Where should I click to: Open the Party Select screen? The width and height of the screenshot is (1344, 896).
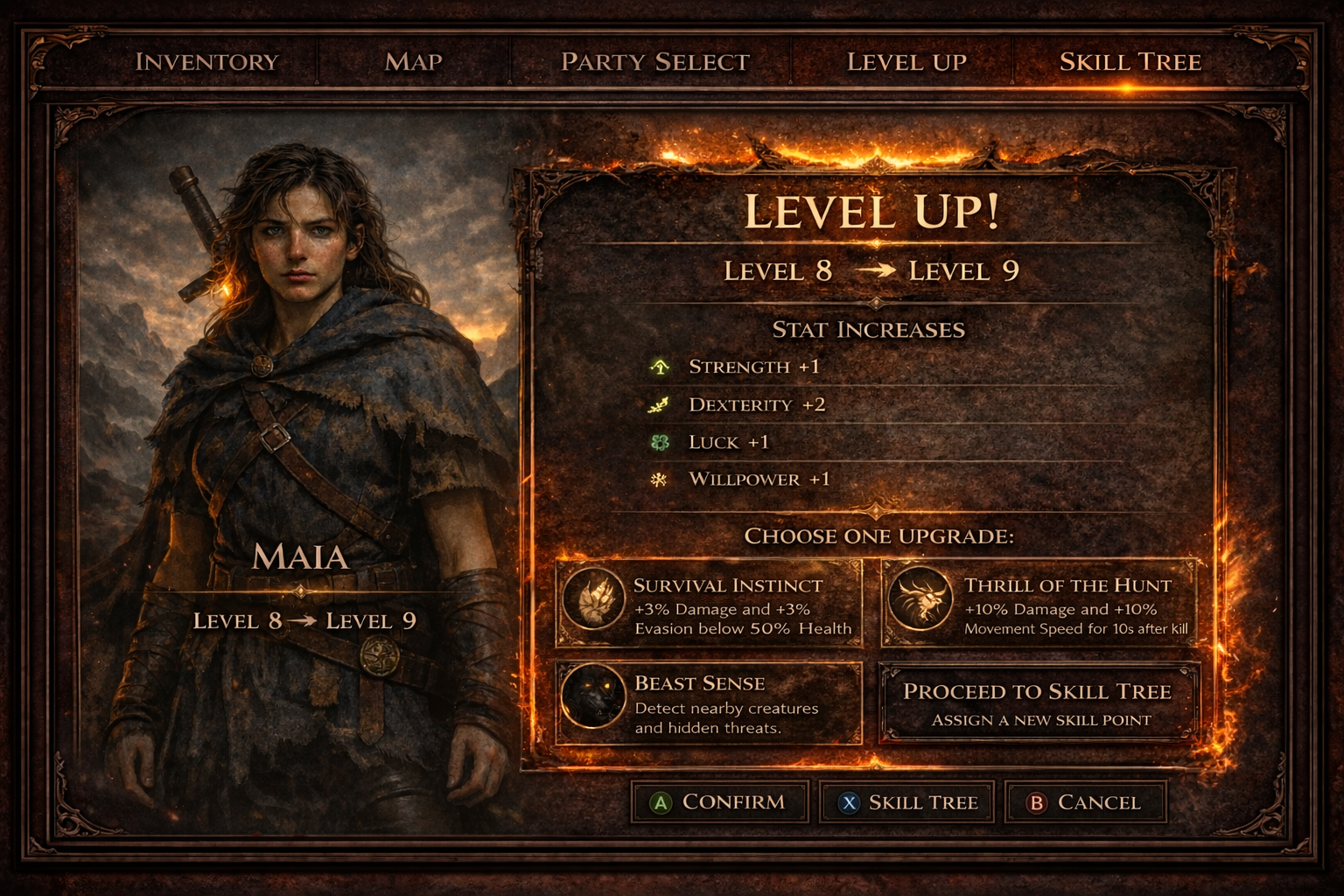(x=654, y=62)
